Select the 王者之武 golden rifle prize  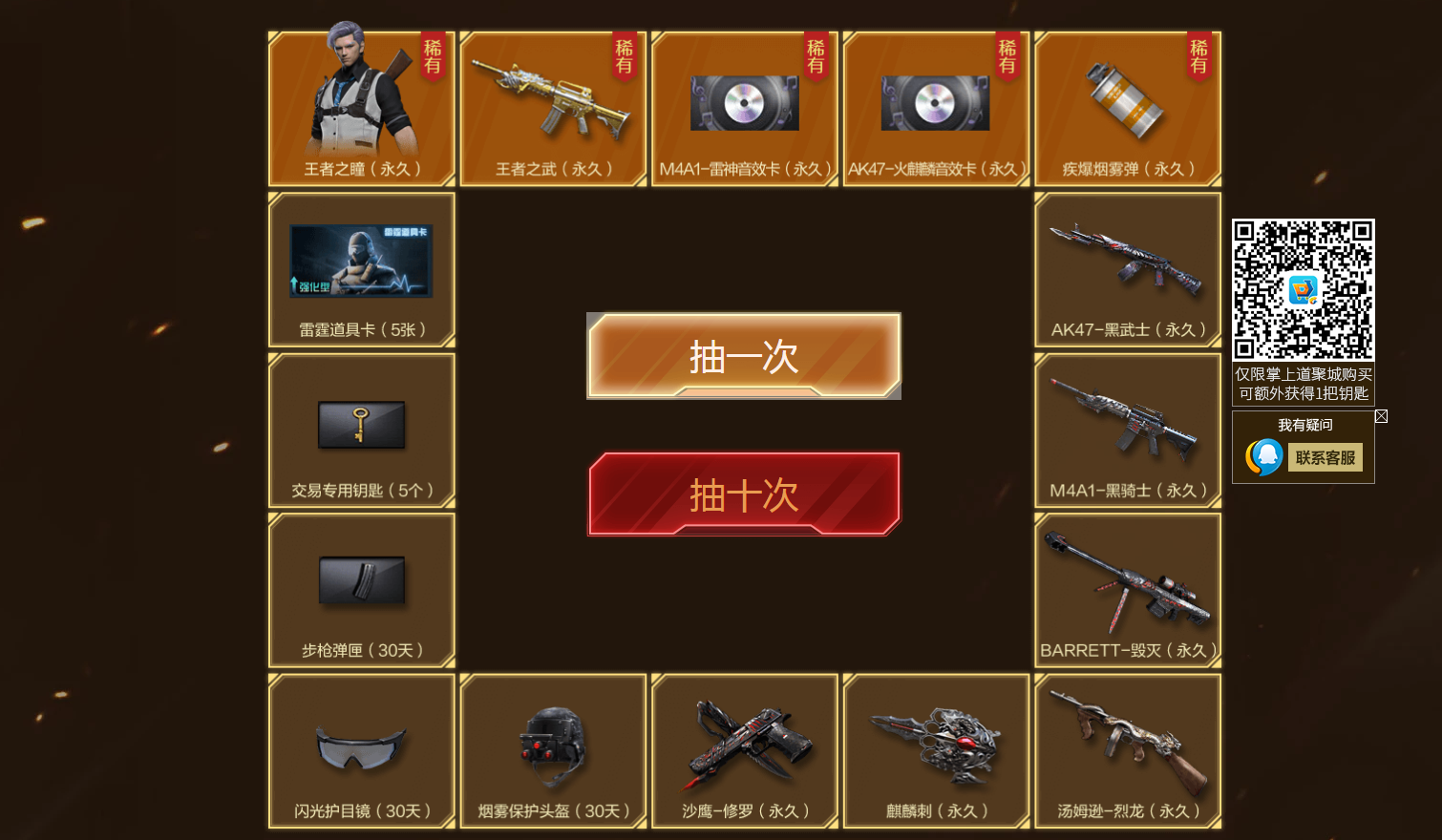point(552,105)
